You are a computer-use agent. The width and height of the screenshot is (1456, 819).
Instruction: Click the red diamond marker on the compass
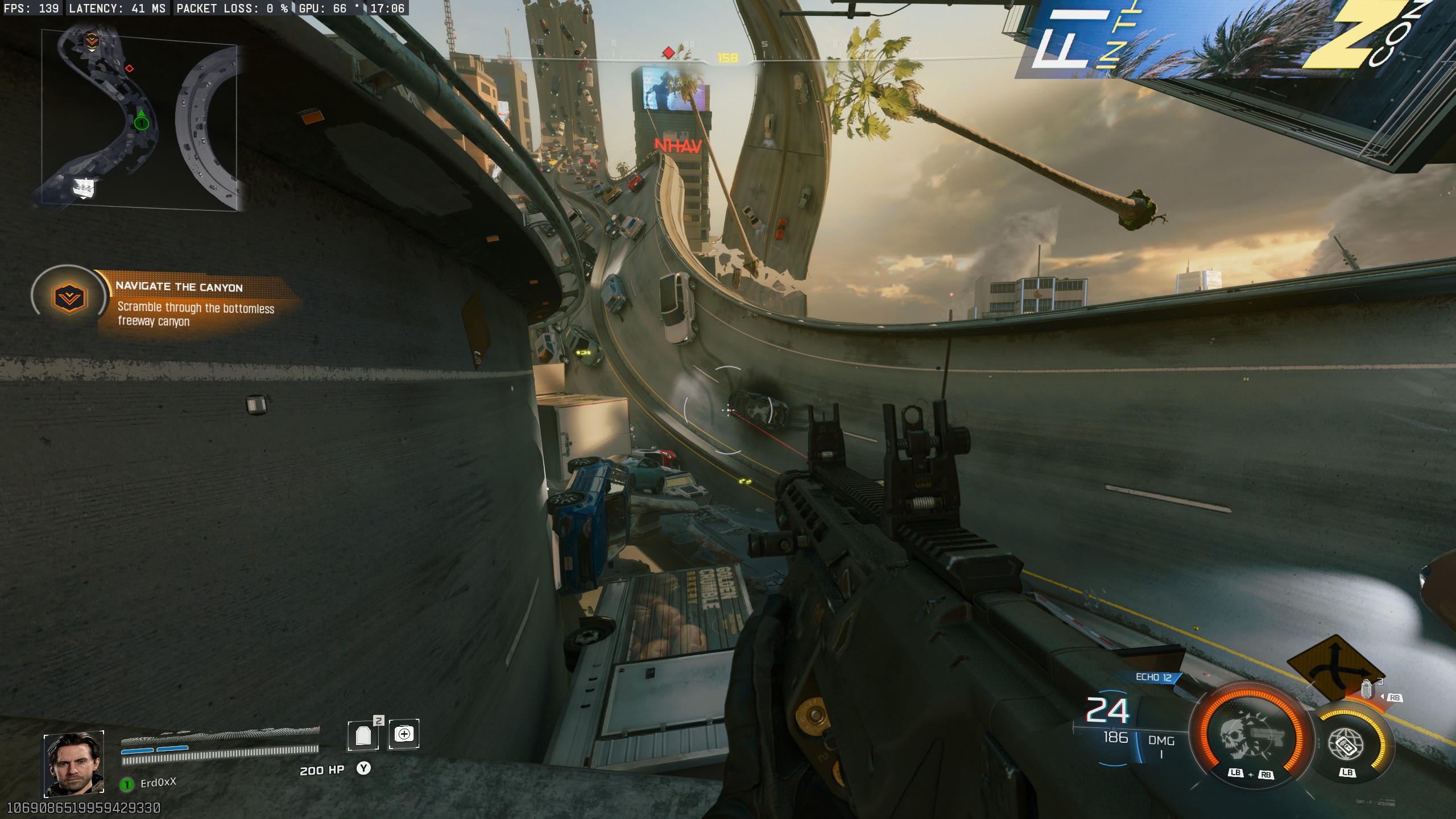668,53
